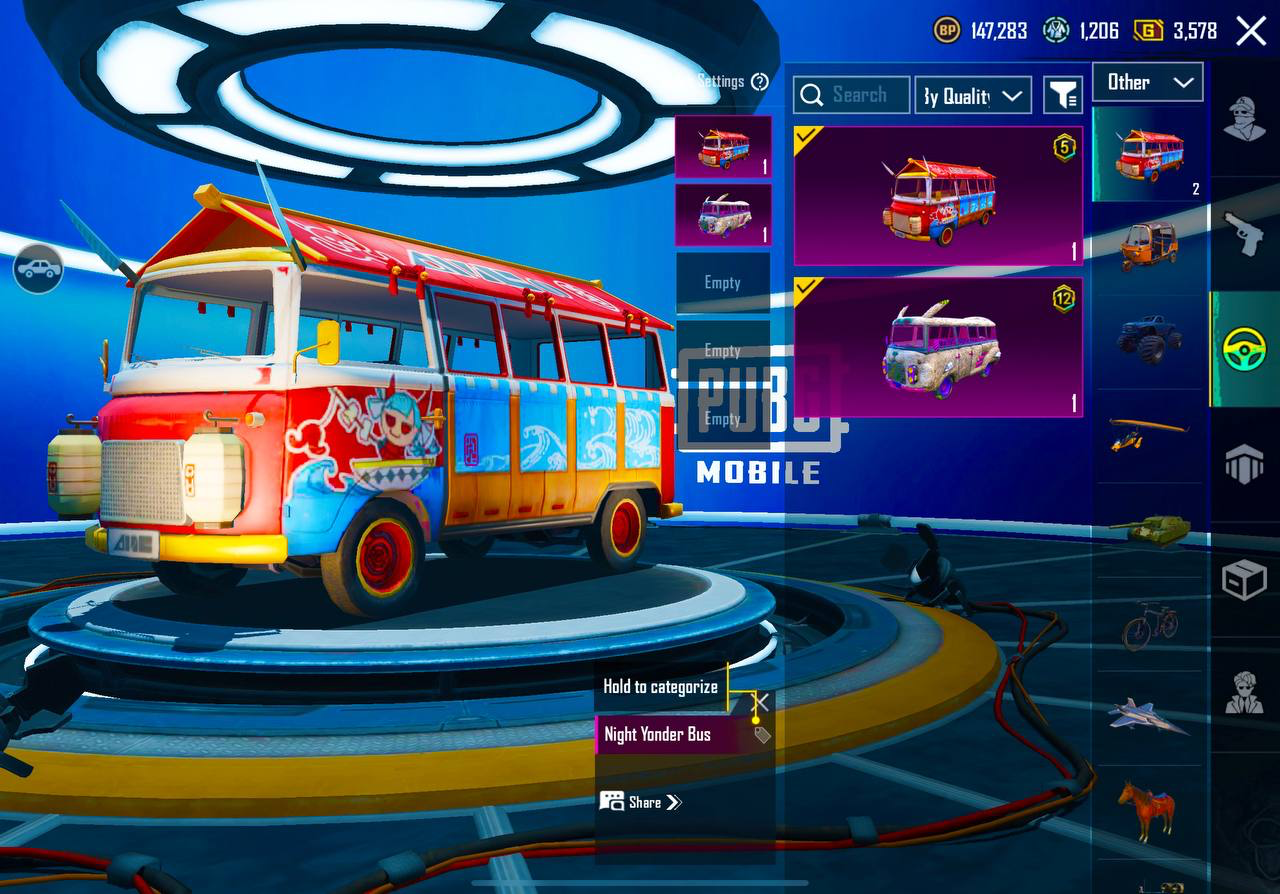Switch to the crate box tab
This screenshot has width=1280, height=894.
coord(1245,580)
